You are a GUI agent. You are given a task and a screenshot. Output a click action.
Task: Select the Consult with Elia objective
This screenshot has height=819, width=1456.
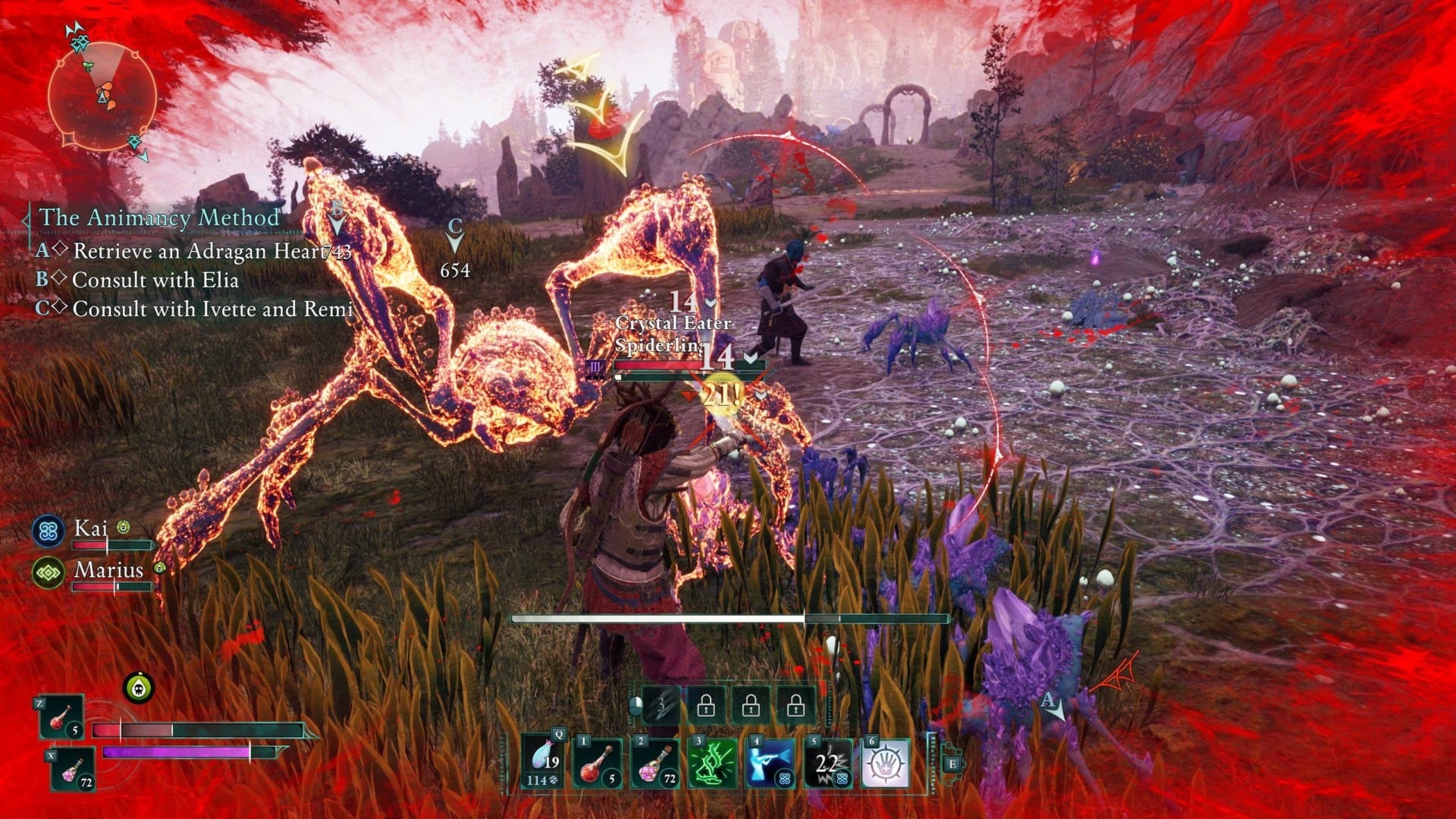point(155,280)
